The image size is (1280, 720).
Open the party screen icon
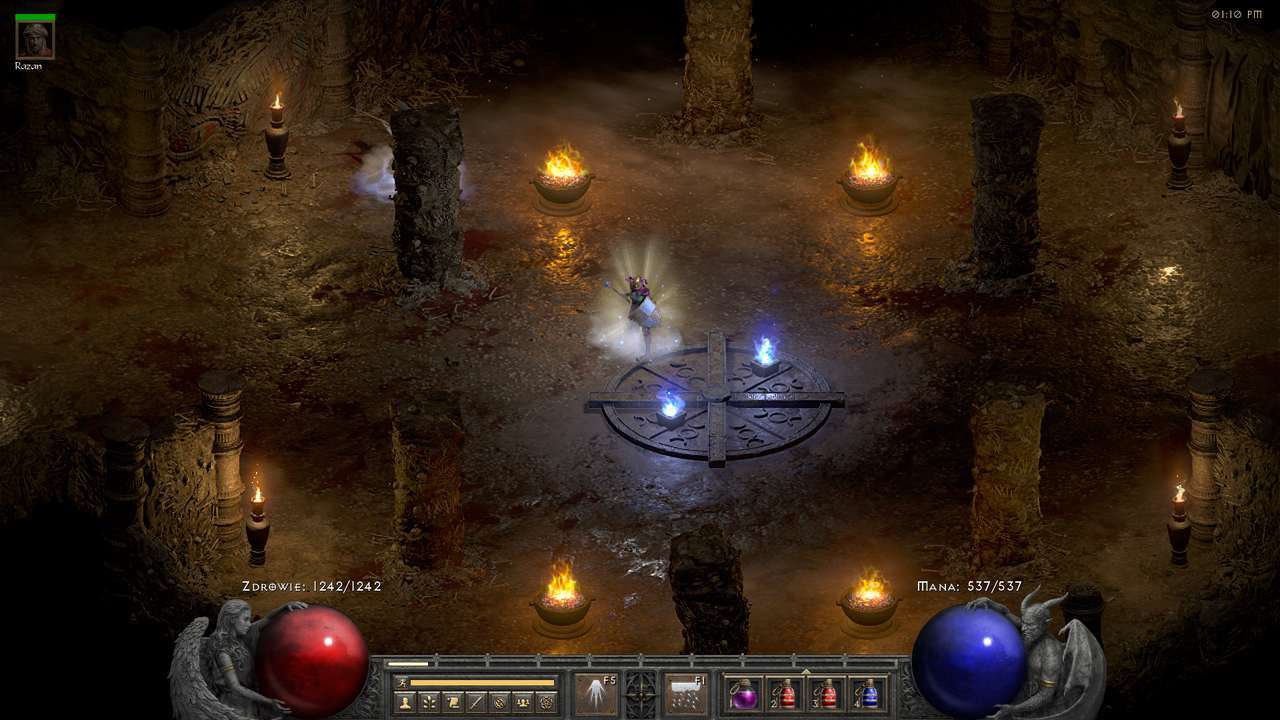(x=522, y=702)
